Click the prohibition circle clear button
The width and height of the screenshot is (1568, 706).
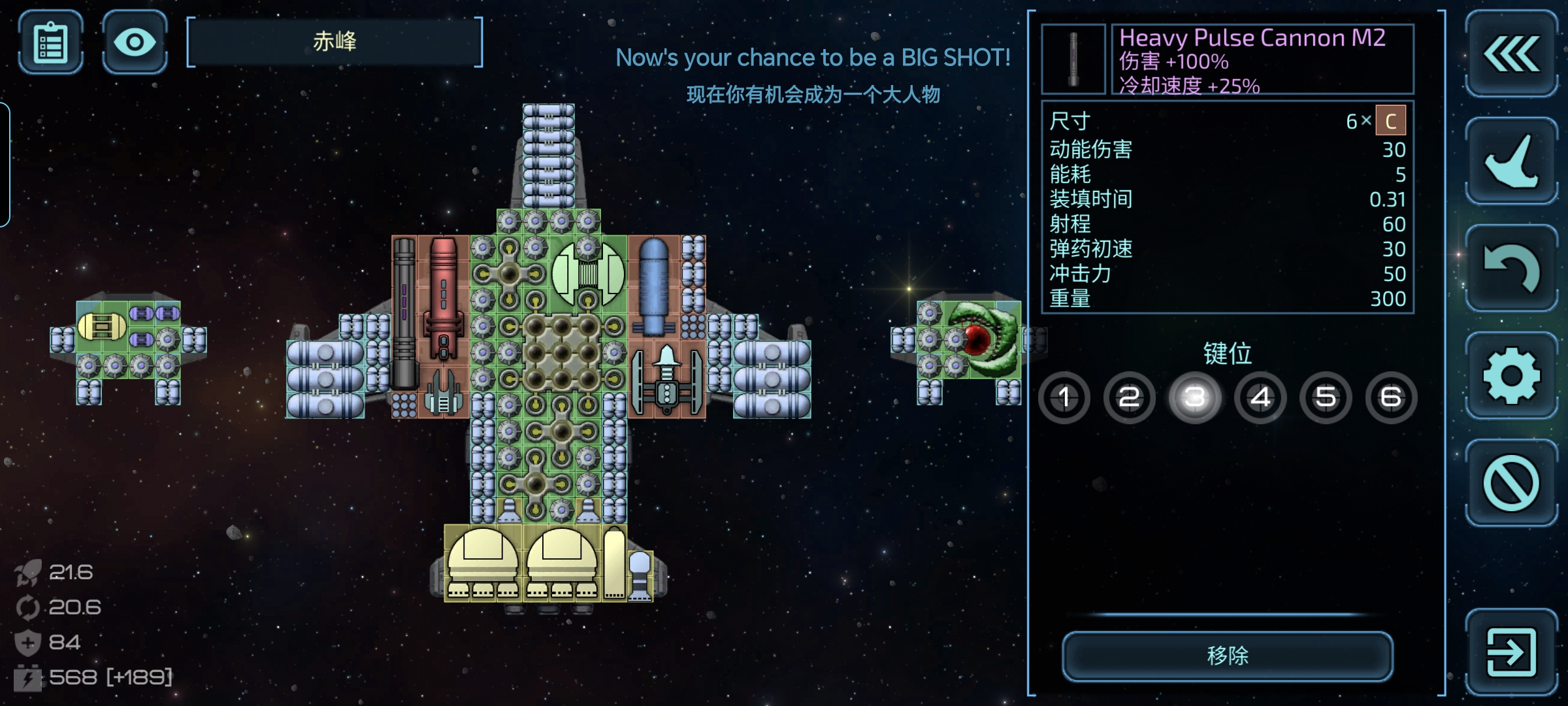[x=1511, y=483]
